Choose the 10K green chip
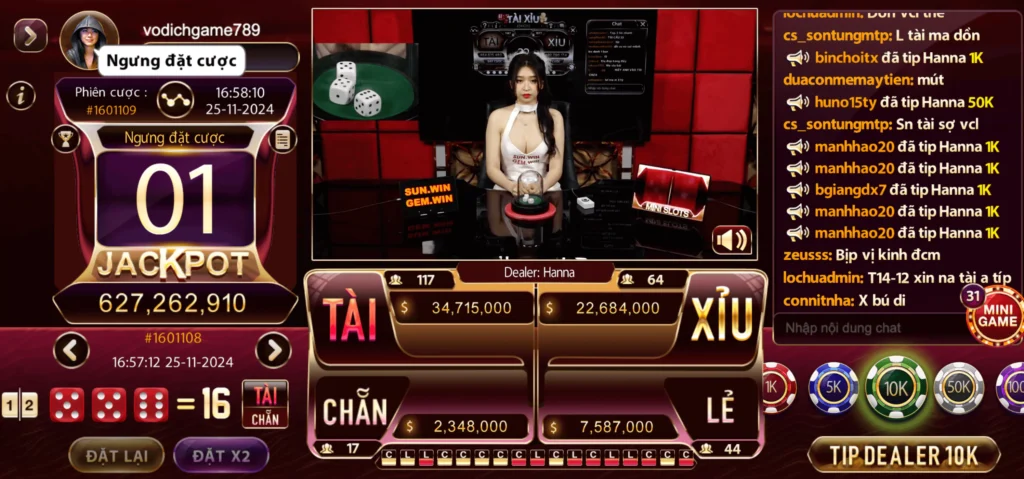 [x=896, y=387]
